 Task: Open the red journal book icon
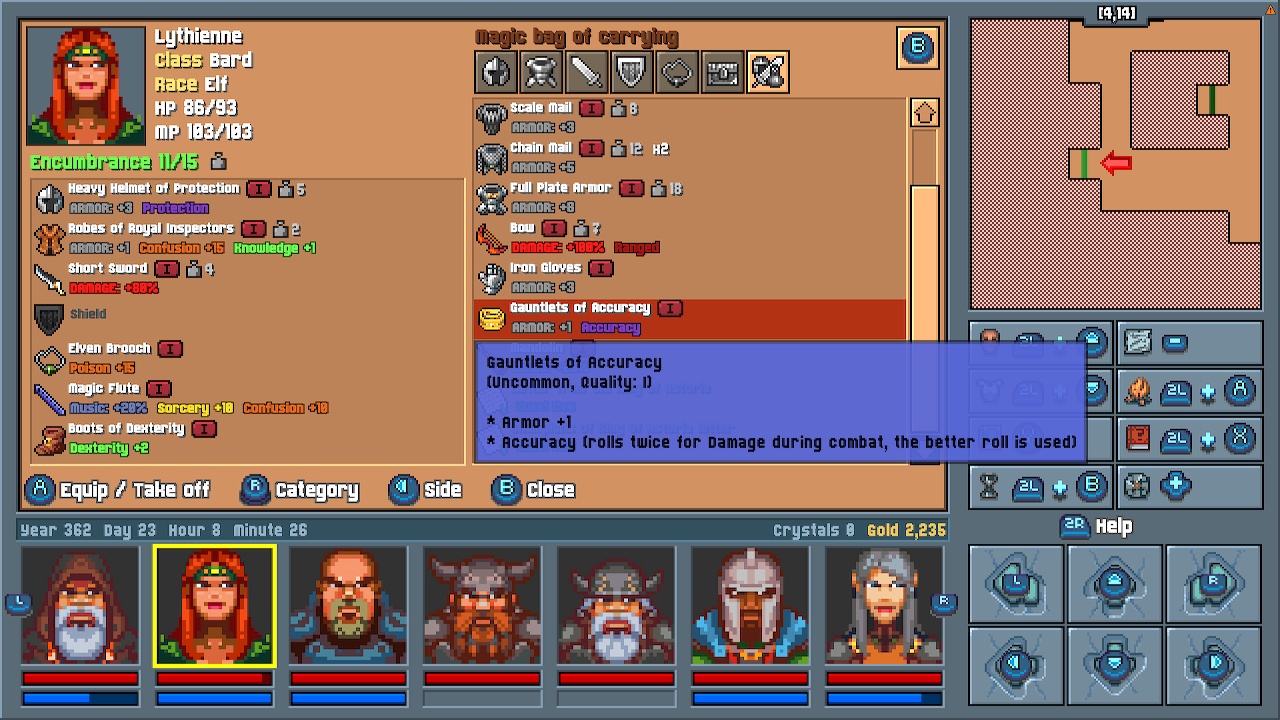(1138, 439)
